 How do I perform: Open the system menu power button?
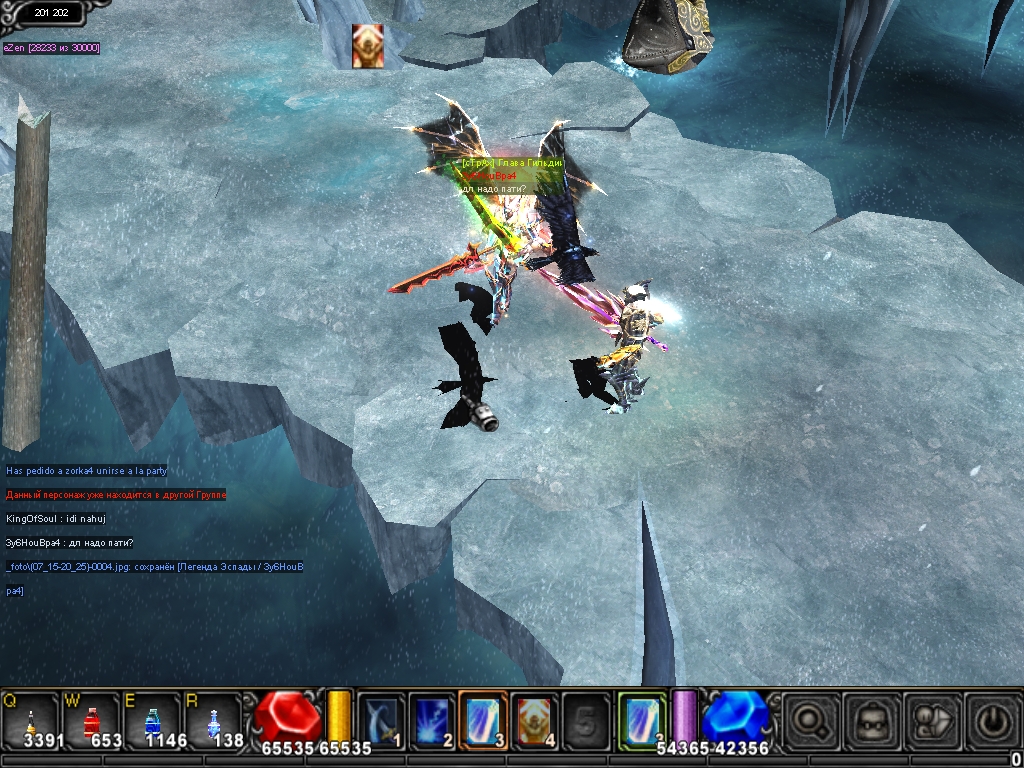(992, 719)
